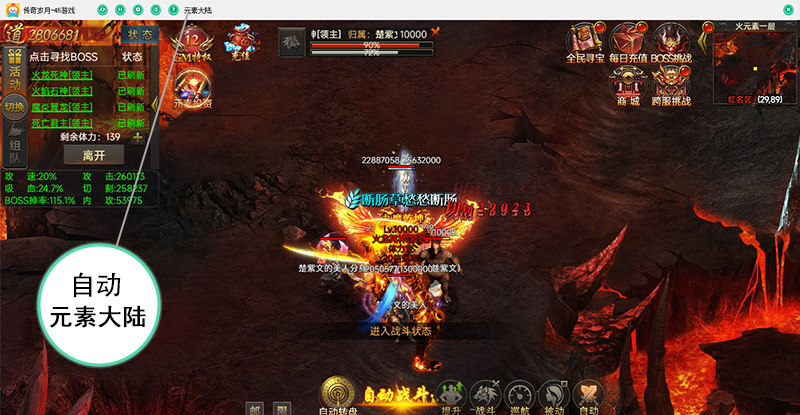Open the 商城 (Shop) icon
800x415 pixels.
(x=628, y=86)
